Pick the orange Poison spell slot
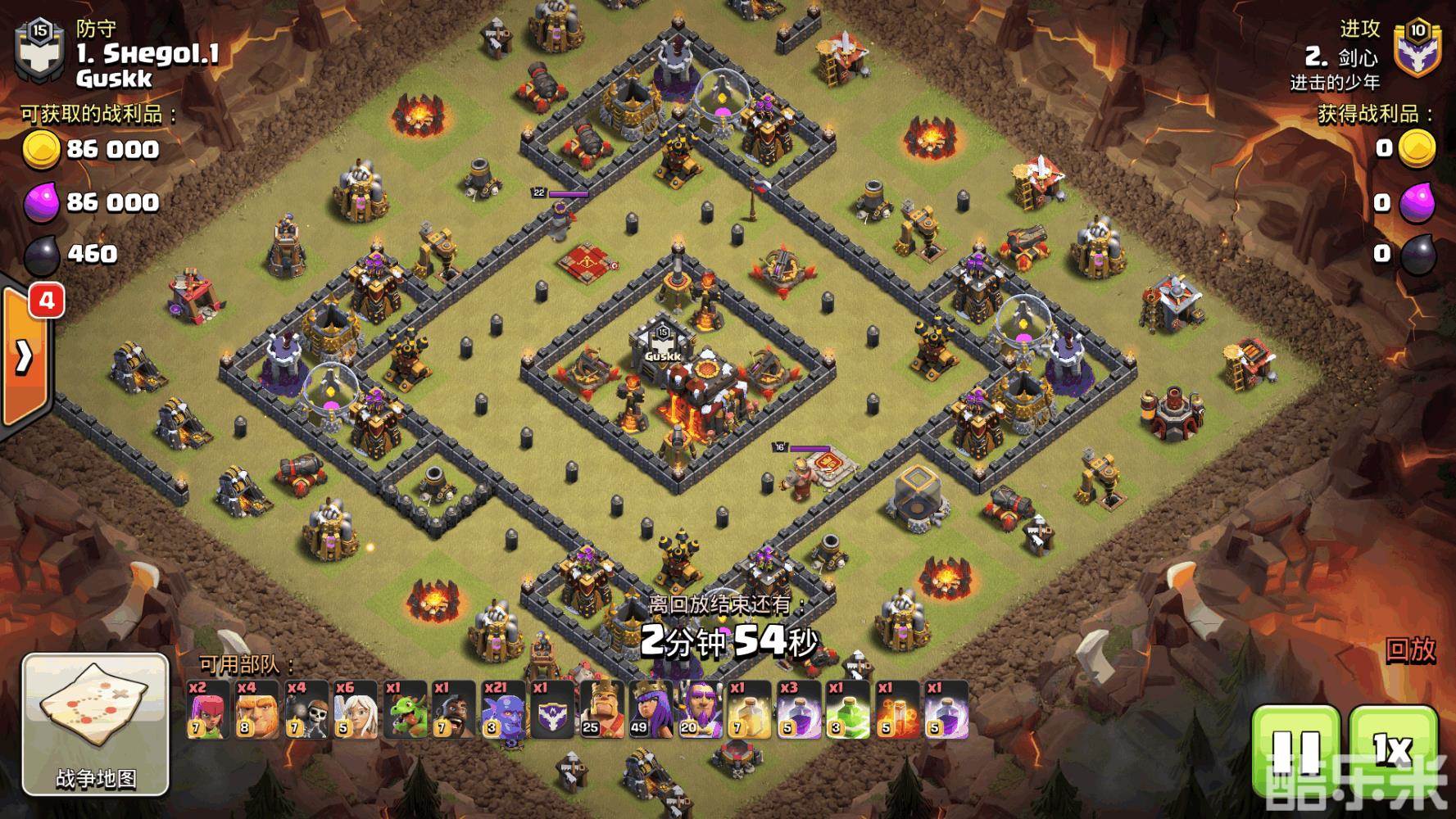Viewport: 1456px width, 819px height. [x=896, y=709]
